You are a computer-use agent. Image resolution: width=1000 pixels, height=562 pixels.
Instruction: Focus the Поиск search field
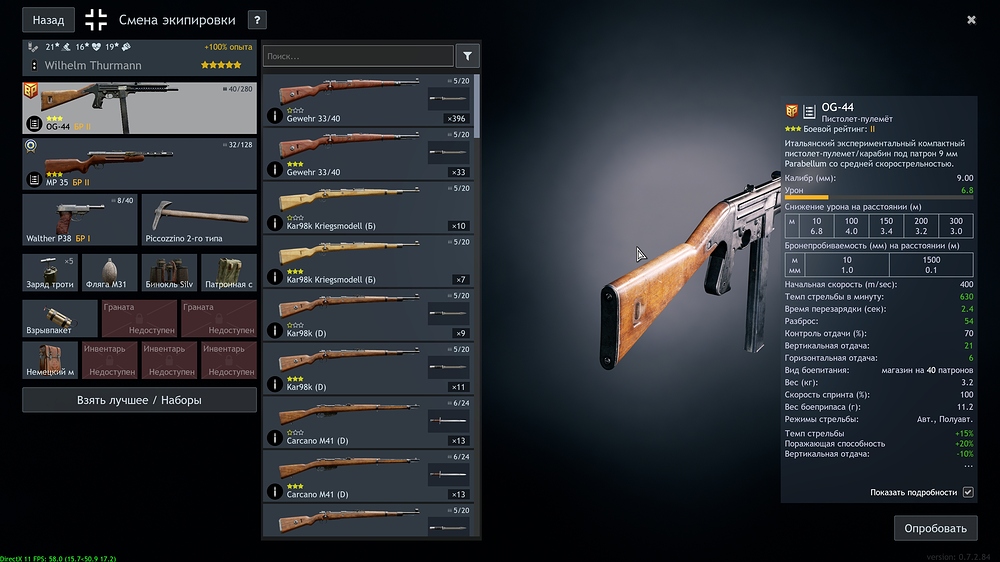tap(358, 57)
